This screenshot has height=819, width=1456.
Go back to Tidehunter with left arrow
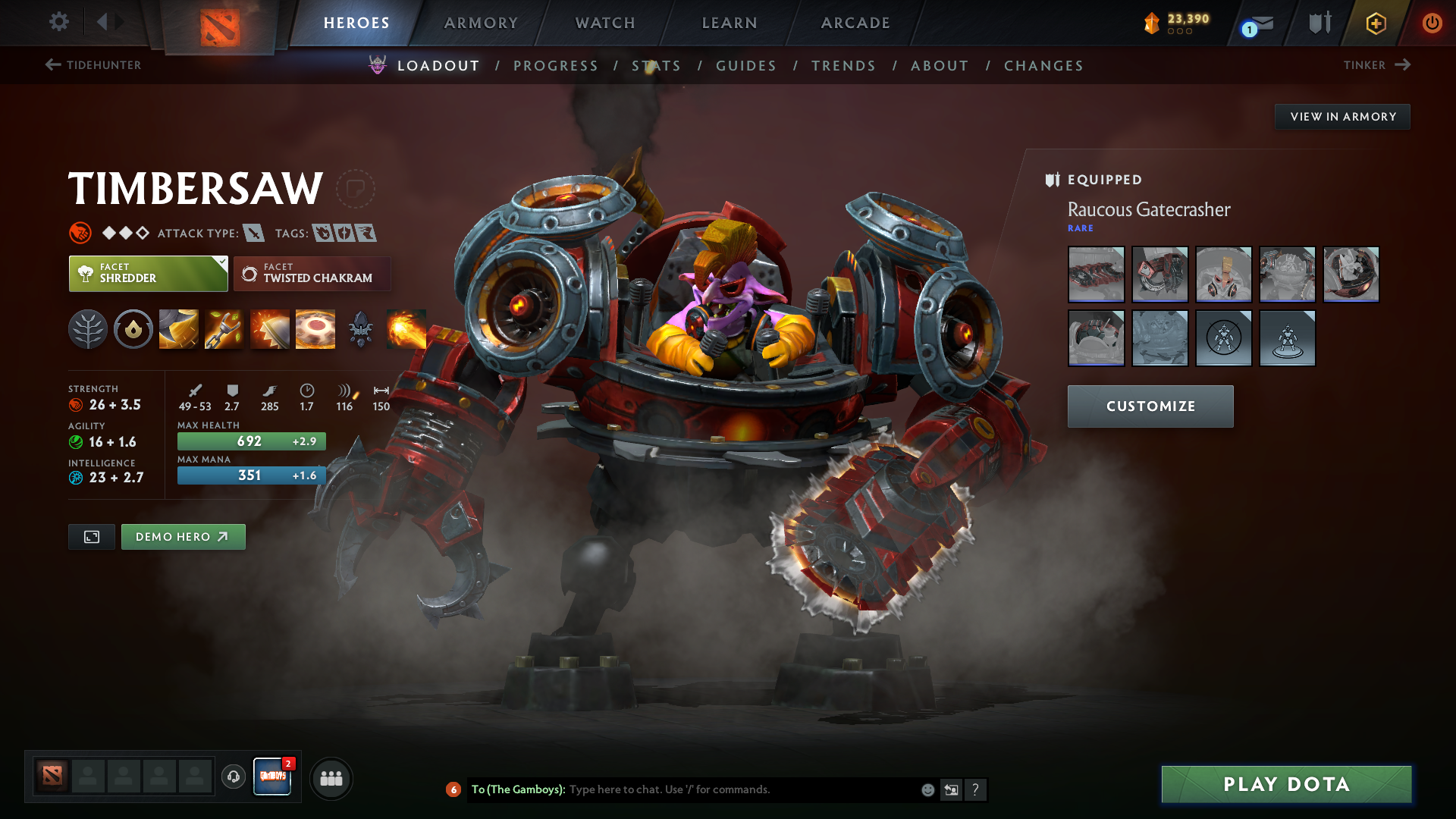point(52,65)
